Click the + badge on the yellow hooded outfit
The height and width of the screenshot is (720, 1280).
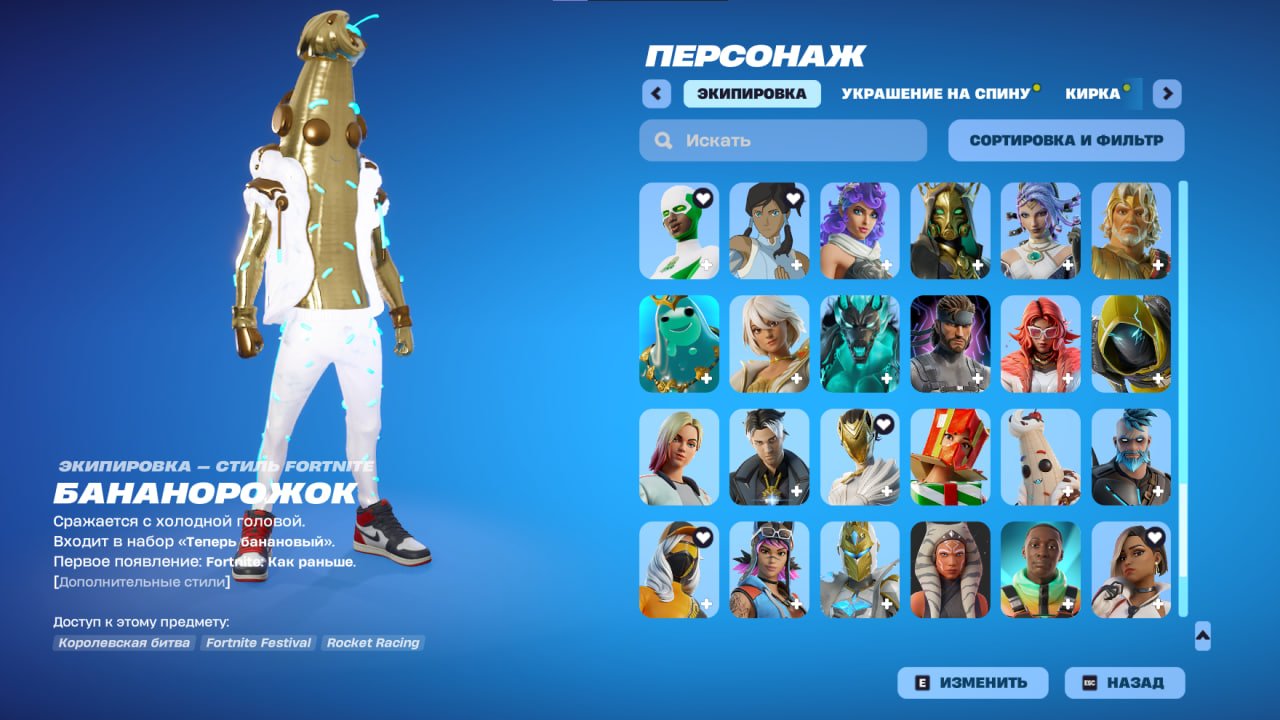pos(1157,378)
